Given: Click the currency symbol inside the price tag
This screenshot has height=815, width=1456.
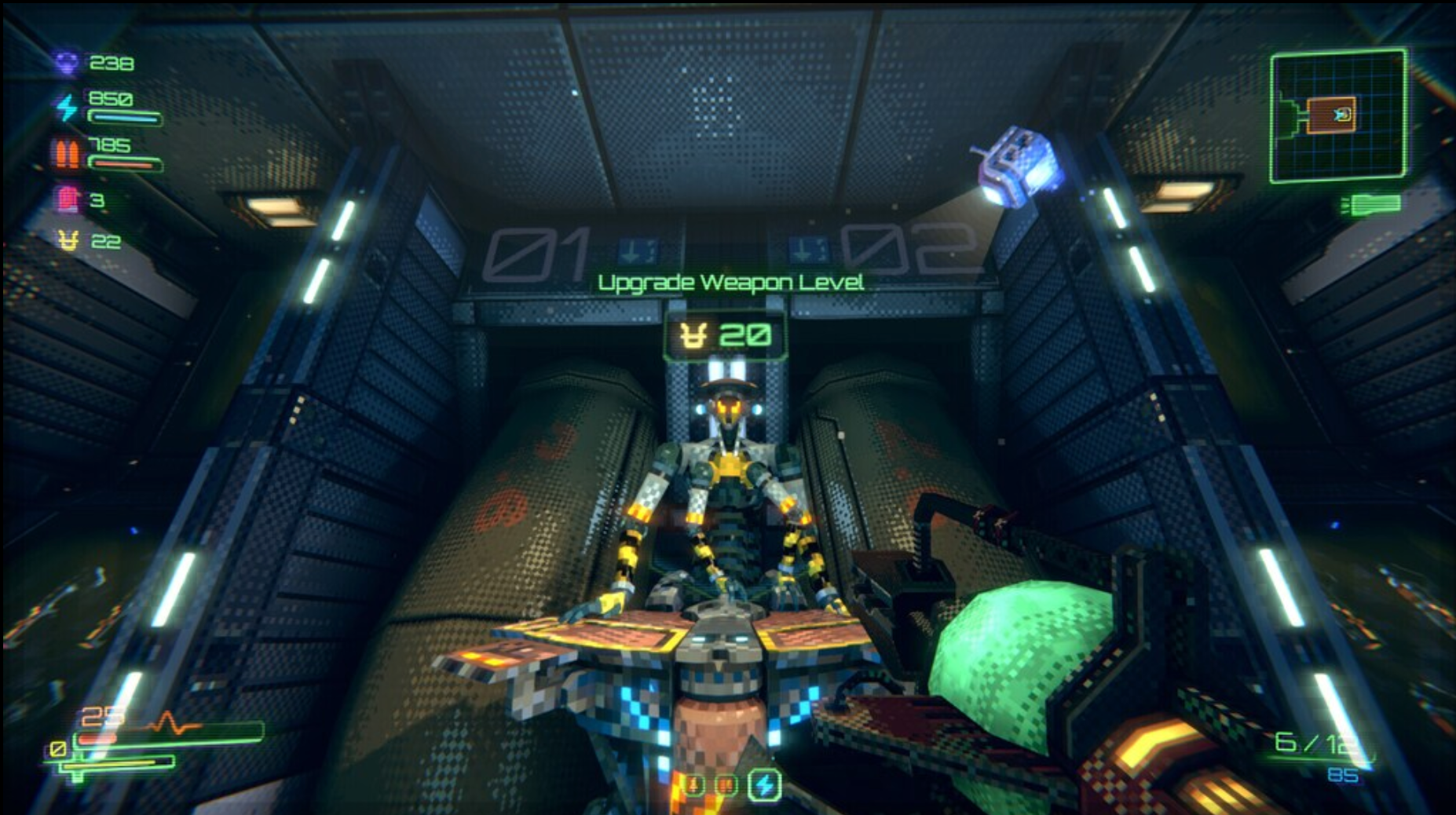Looking at the screenshot, I should (692, 334).
